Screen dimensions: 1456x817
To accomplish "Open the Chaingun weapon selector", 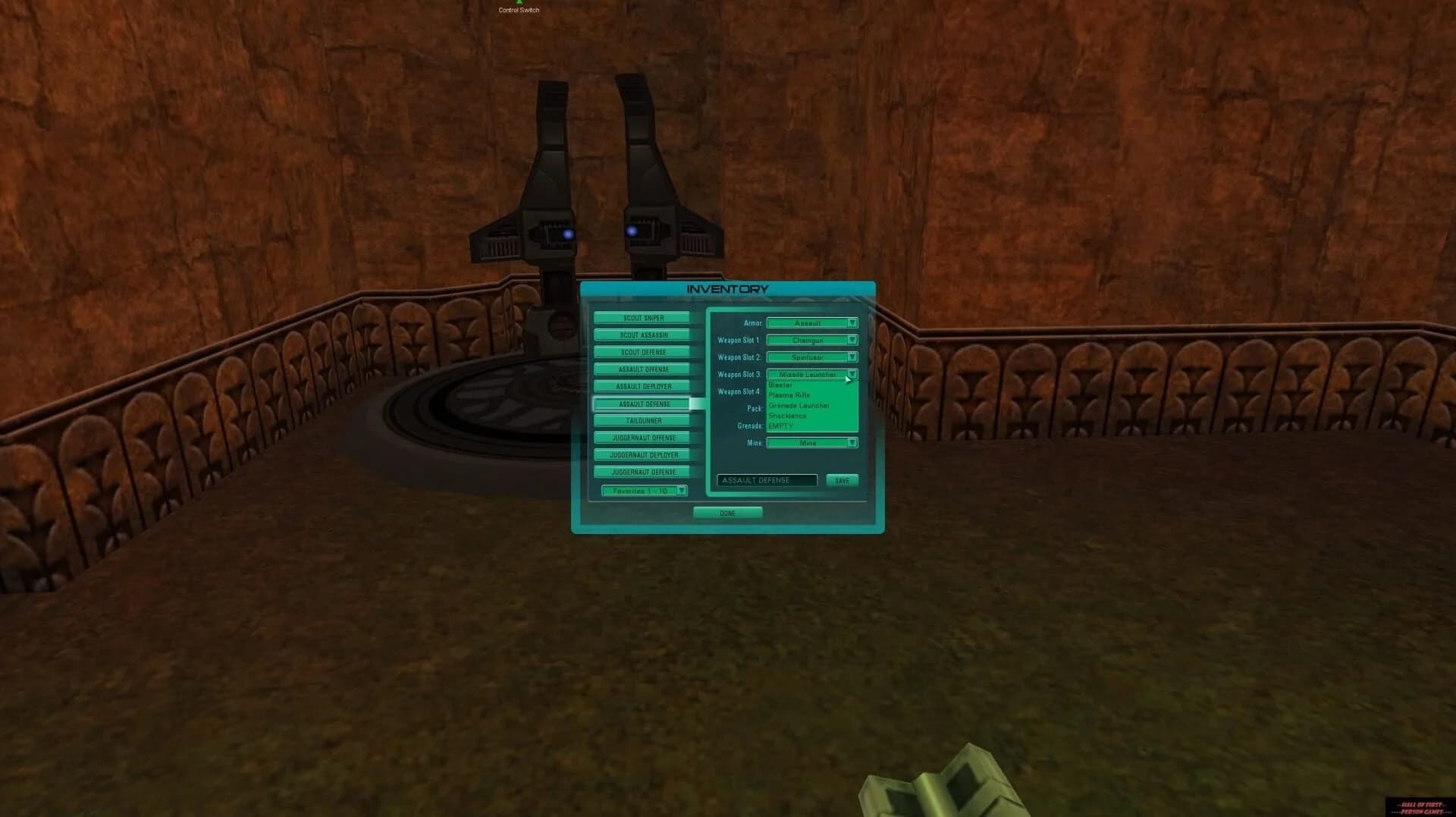I will point(808,340).
